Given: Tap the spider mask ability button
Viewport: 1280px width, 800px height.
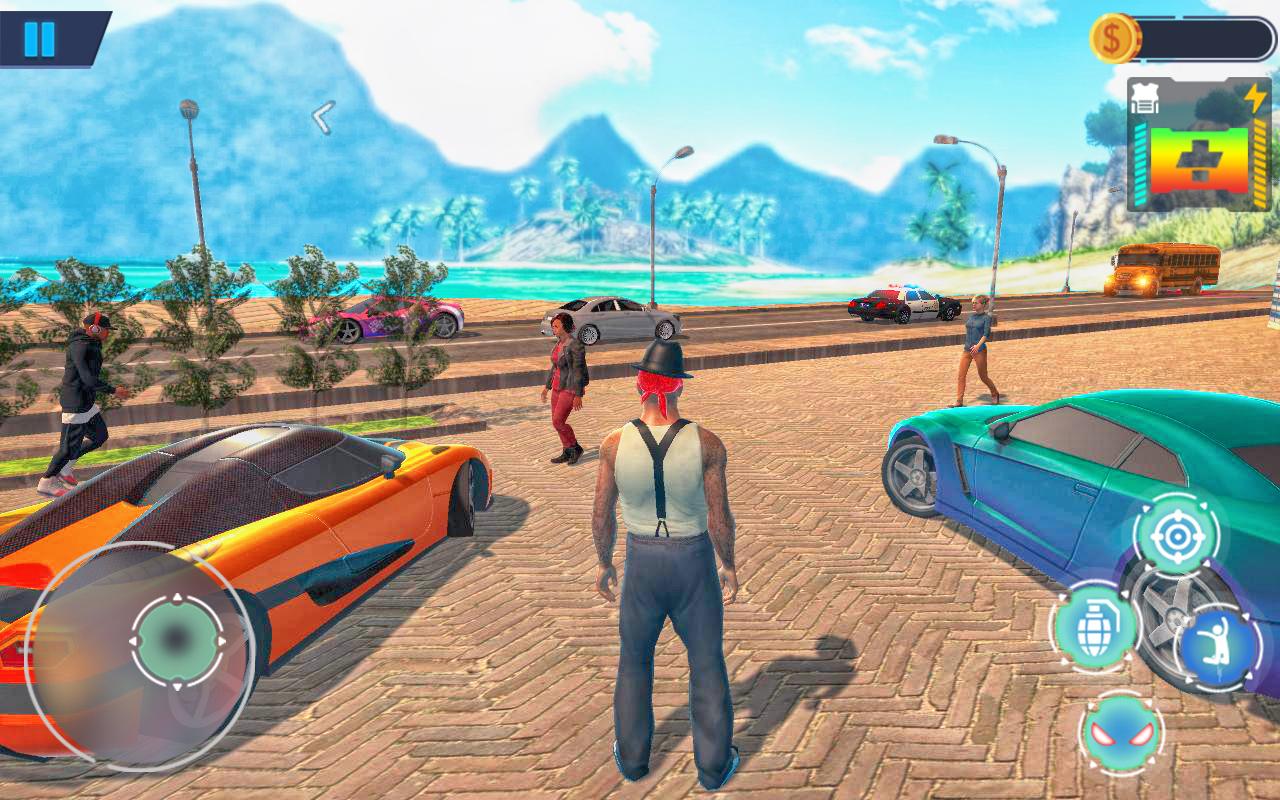Looking at the screenshot, I should pos(1121,733).
